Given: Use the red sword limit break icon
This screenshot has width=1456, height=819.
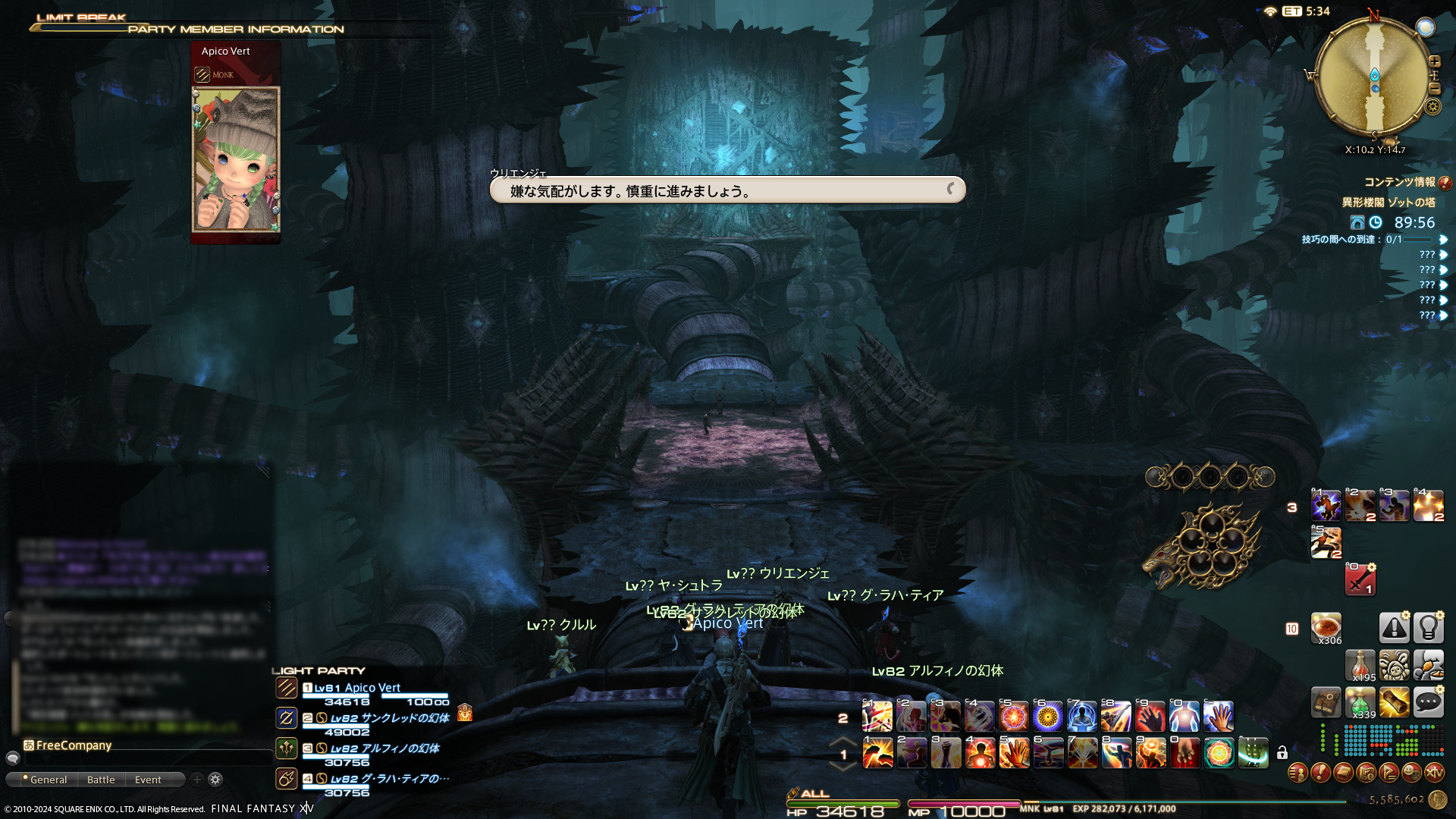Looking at the screenshot, I should (1360, 579).
